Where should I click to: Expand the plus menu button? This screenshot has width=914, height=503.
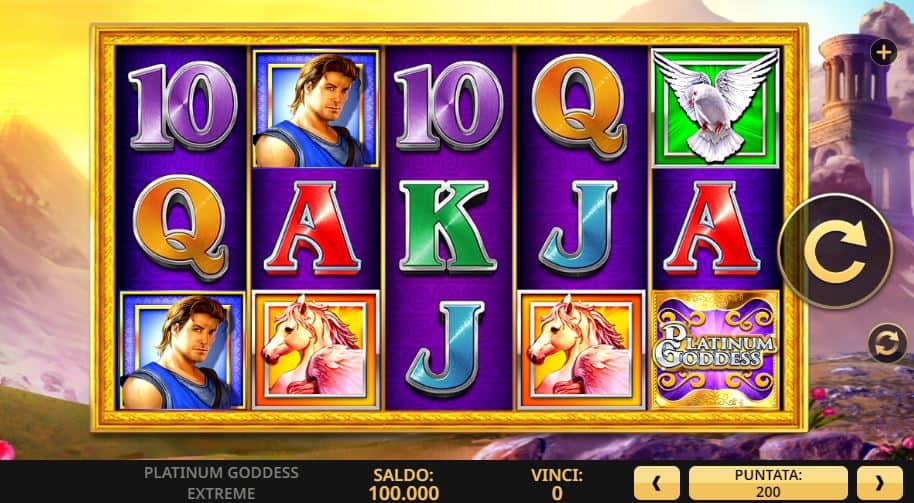coord(883,52)
